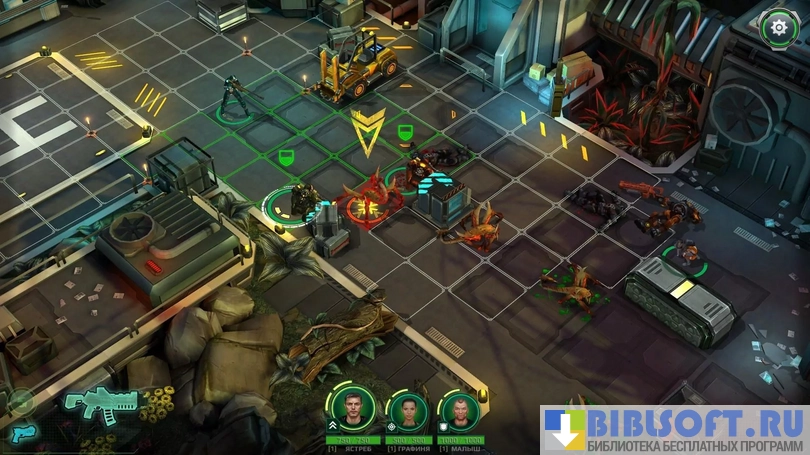Click the faded round button above the pistol

[19, 402]
